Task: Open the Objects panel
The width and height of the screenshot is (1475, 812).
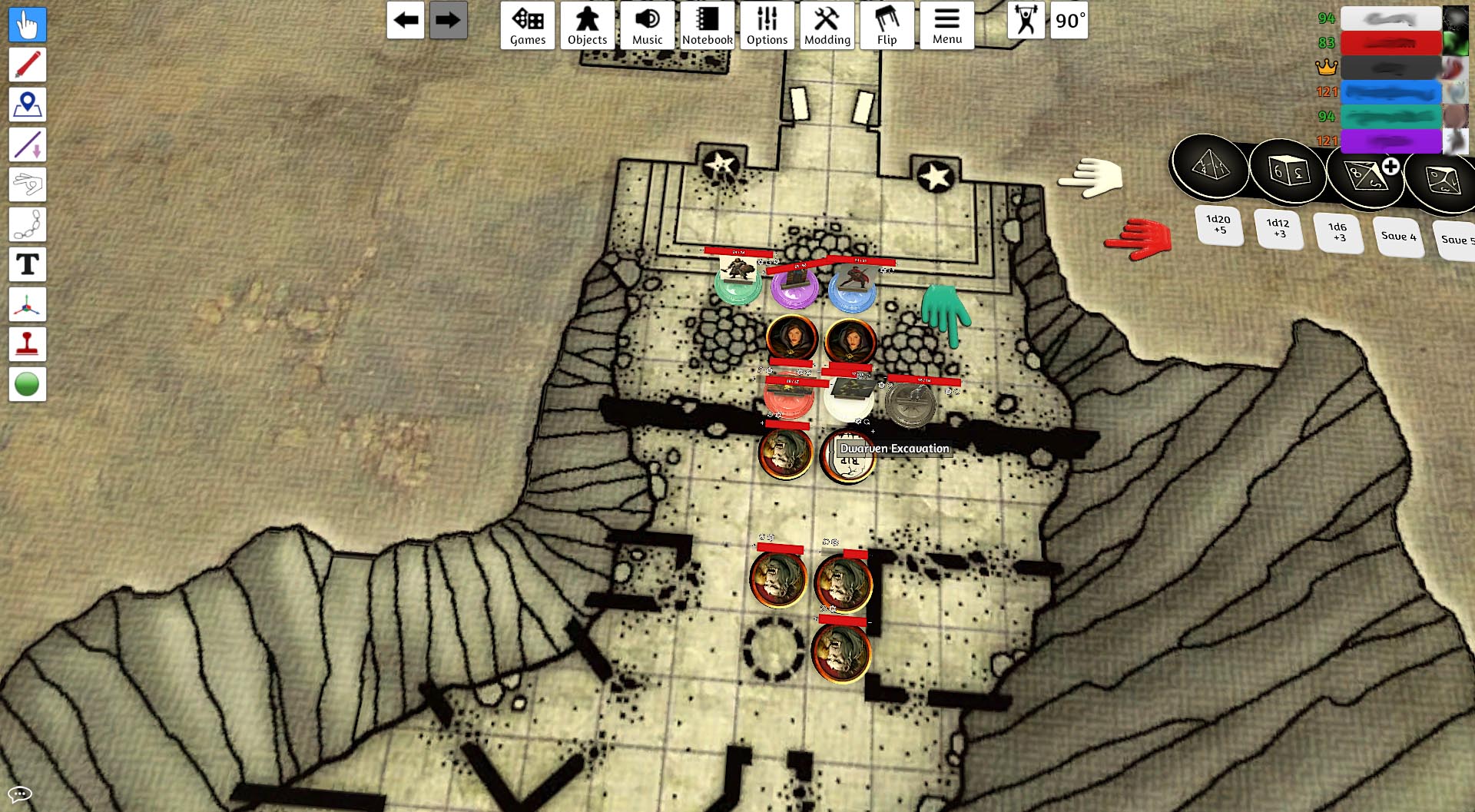Action: point(587,25)
